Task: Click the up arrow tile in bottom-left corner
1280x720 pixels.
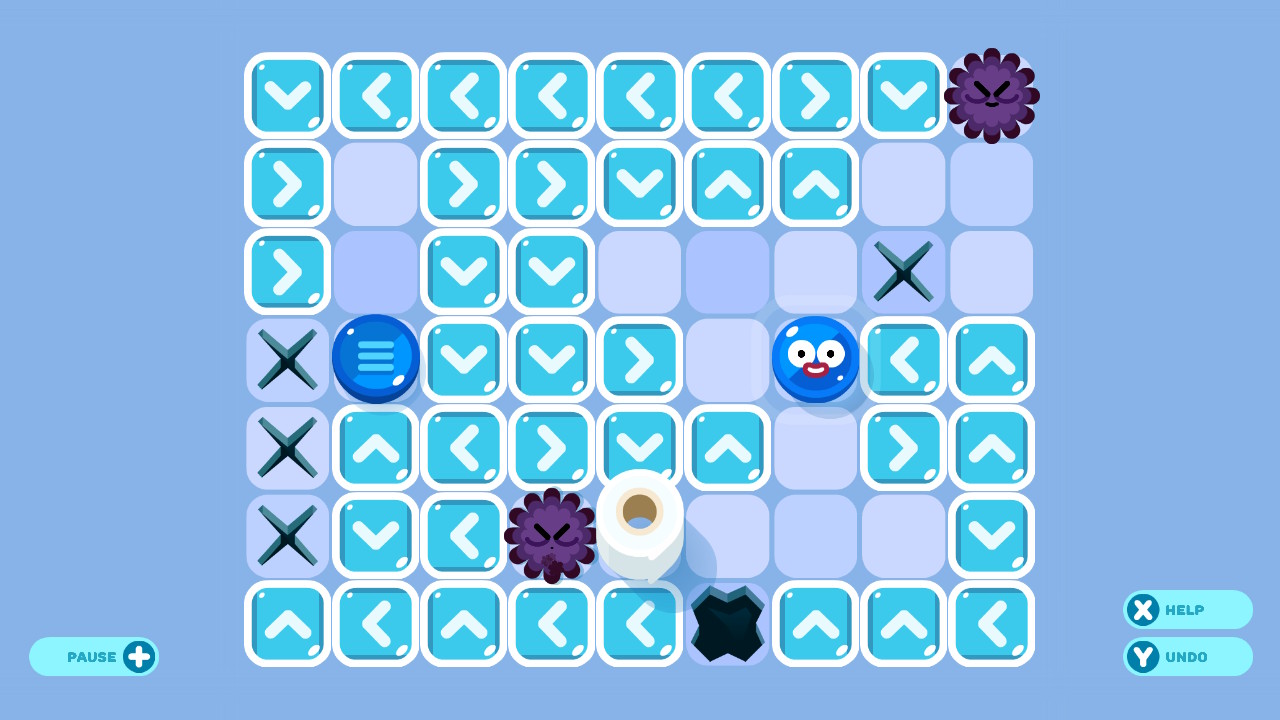Action: point(287,623)
